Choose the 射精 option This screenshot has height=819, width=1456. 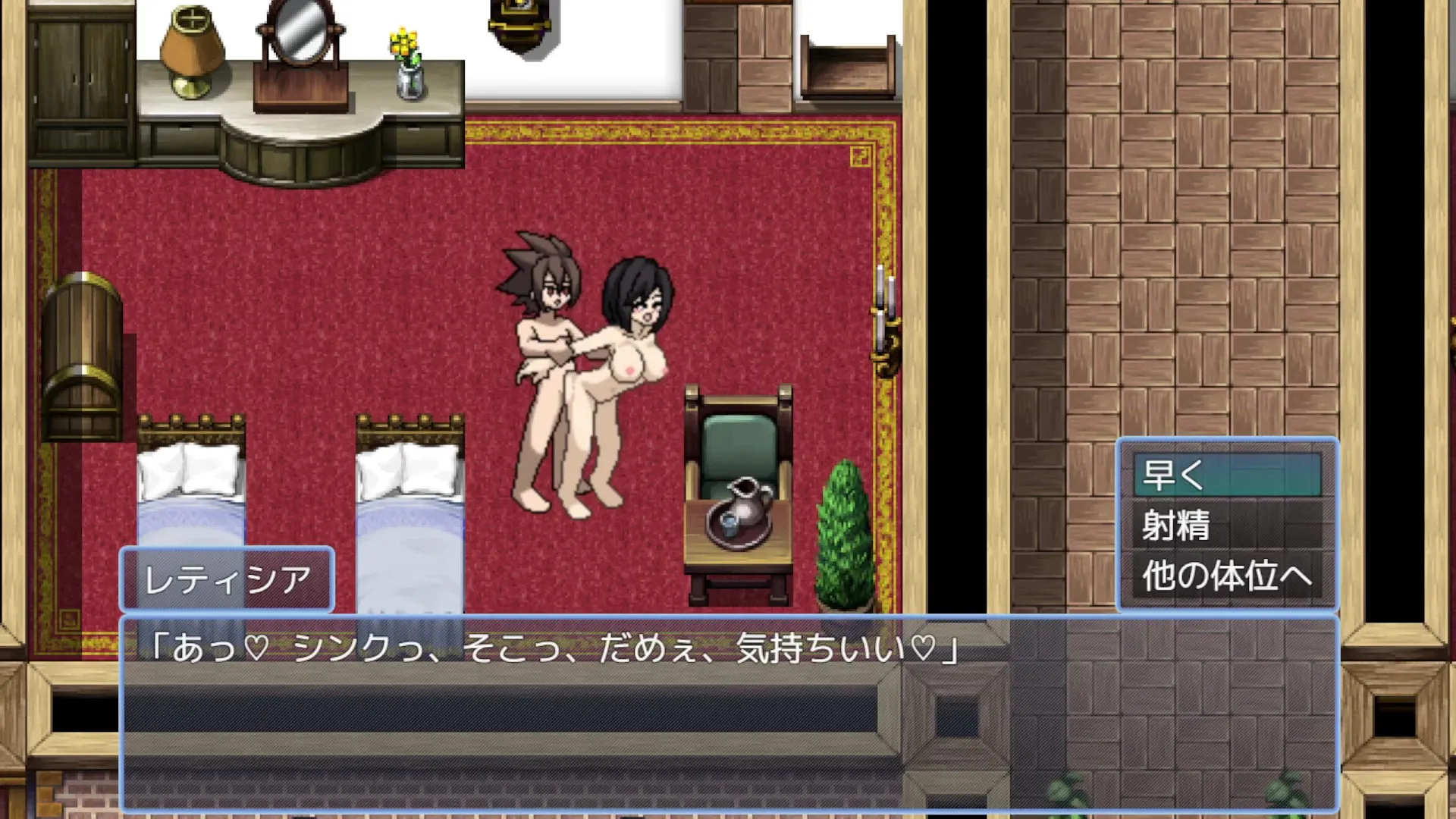pos(1227,525)
